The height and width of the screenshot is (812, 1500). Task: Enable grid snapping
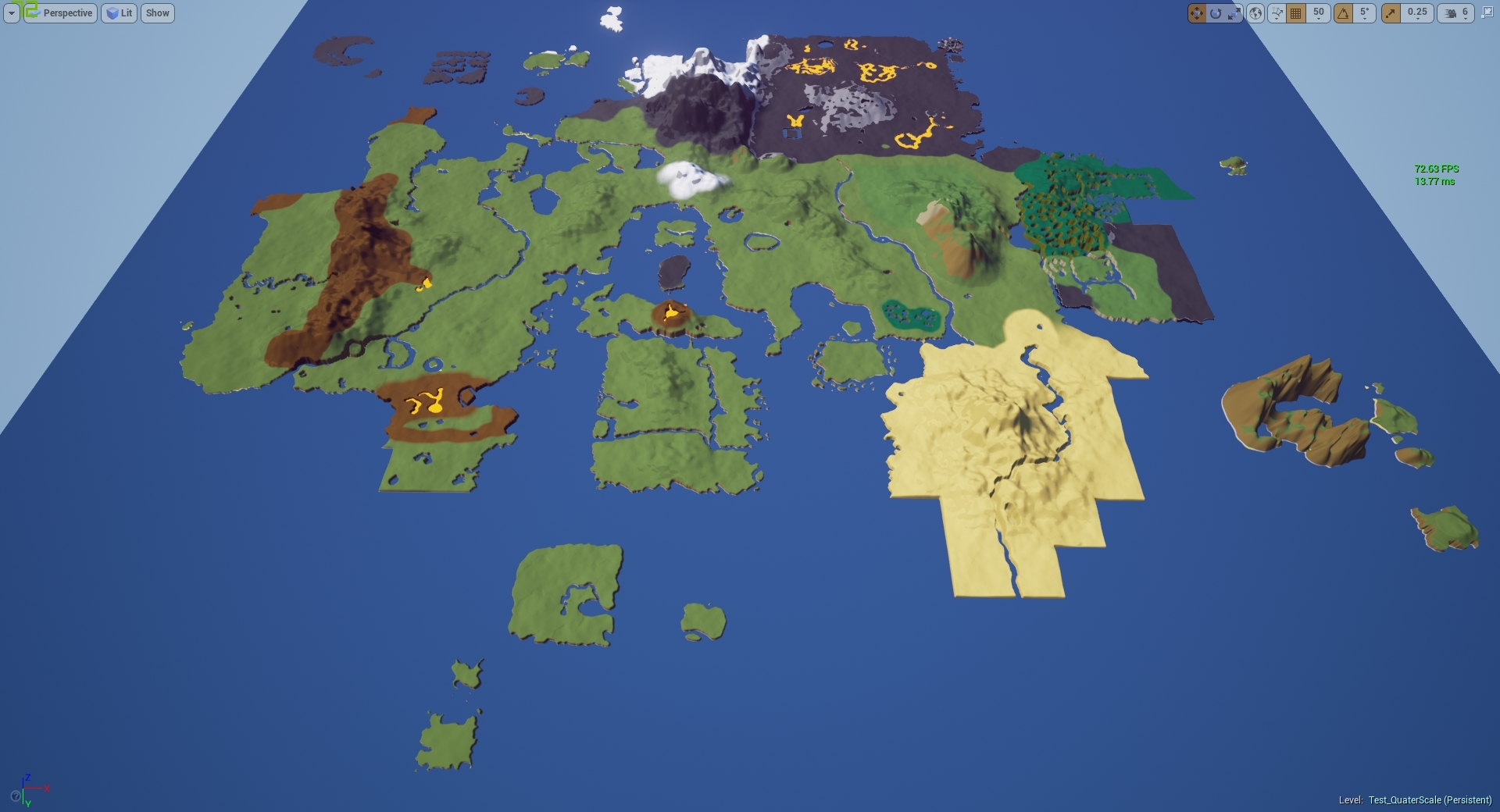(1295, 13)
